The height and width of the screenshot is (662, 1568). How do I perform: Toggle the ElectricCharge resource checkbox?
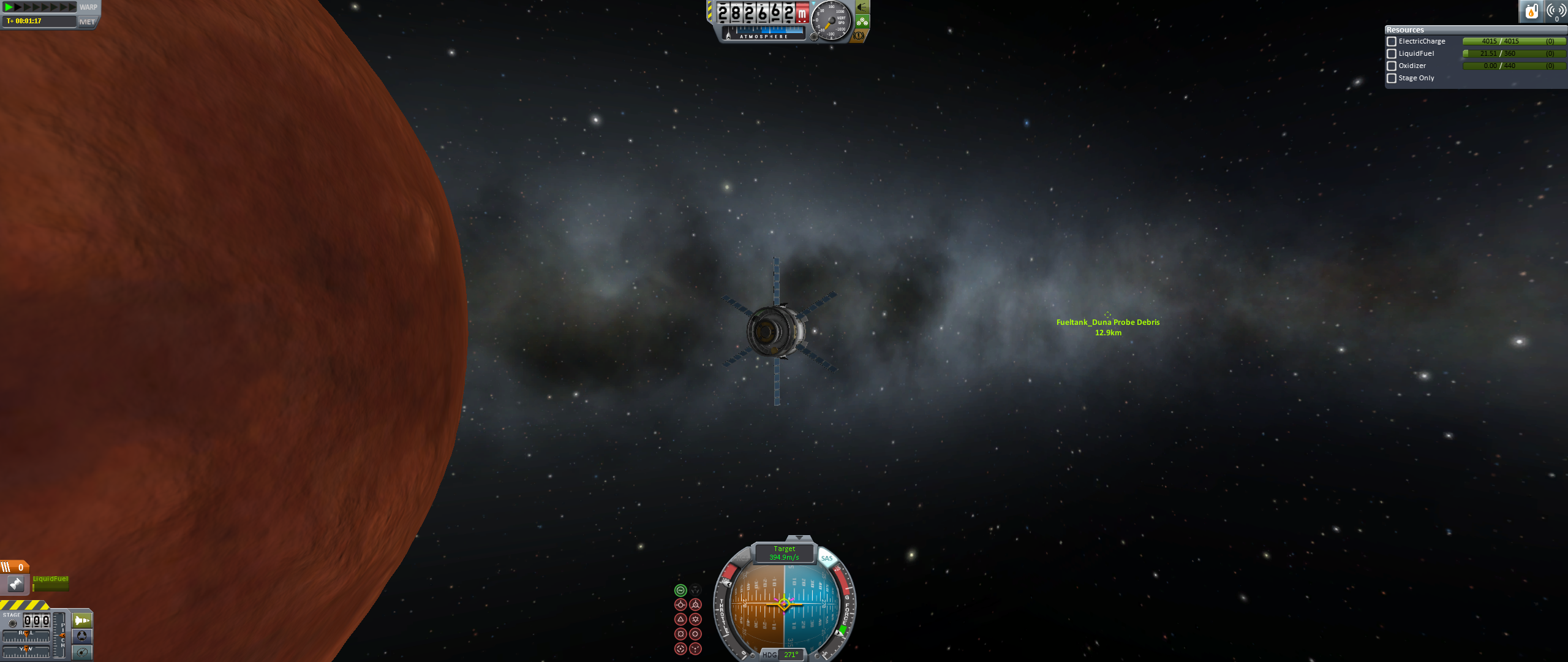click(1392, 42)
